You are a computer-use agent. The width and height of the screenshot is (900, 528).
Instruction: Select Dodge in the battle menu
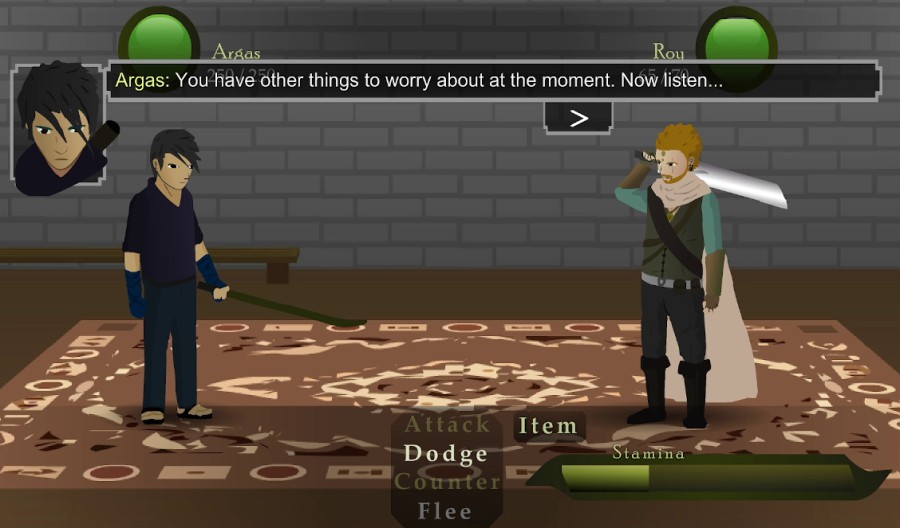tap(446, 454)
